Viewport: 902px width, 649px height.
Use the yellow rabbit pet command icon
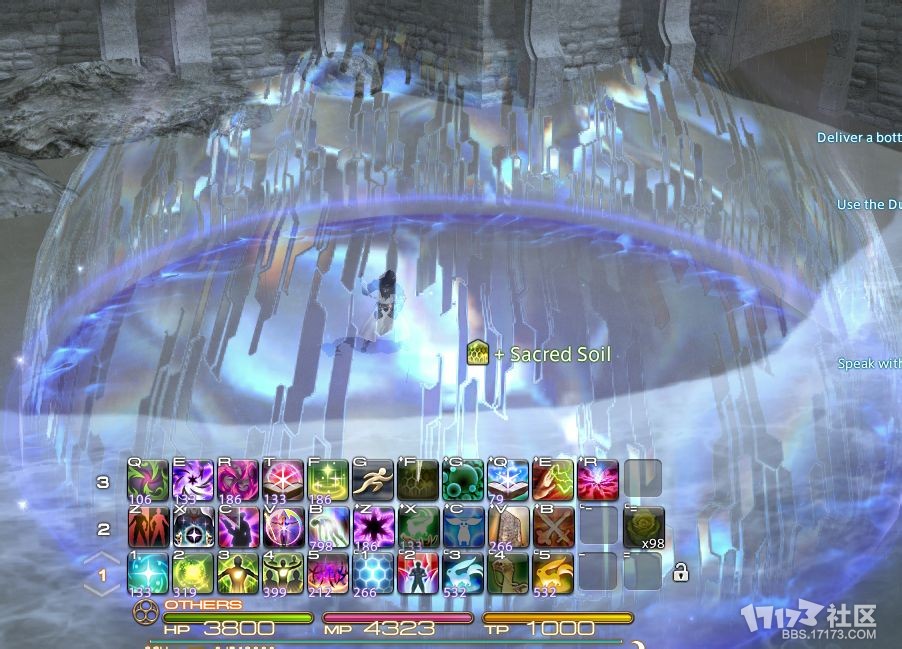(x=553, y=572)
